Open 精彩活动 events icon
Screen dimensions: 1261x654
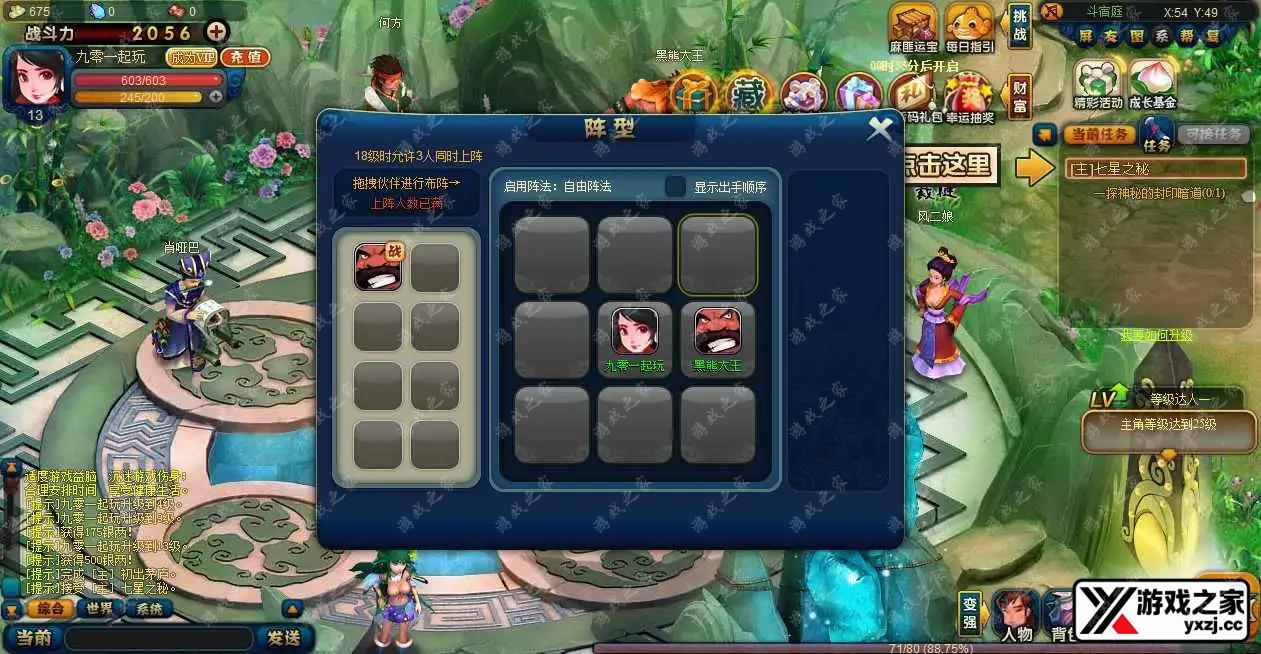tap(1097, 83)
